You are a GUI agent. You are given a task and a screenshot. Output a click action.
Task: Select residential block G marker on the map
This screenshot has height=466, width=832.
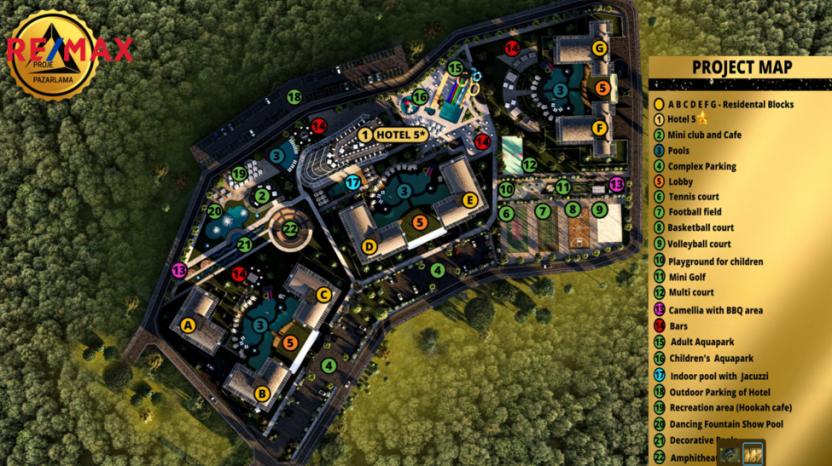coord(599,48)
